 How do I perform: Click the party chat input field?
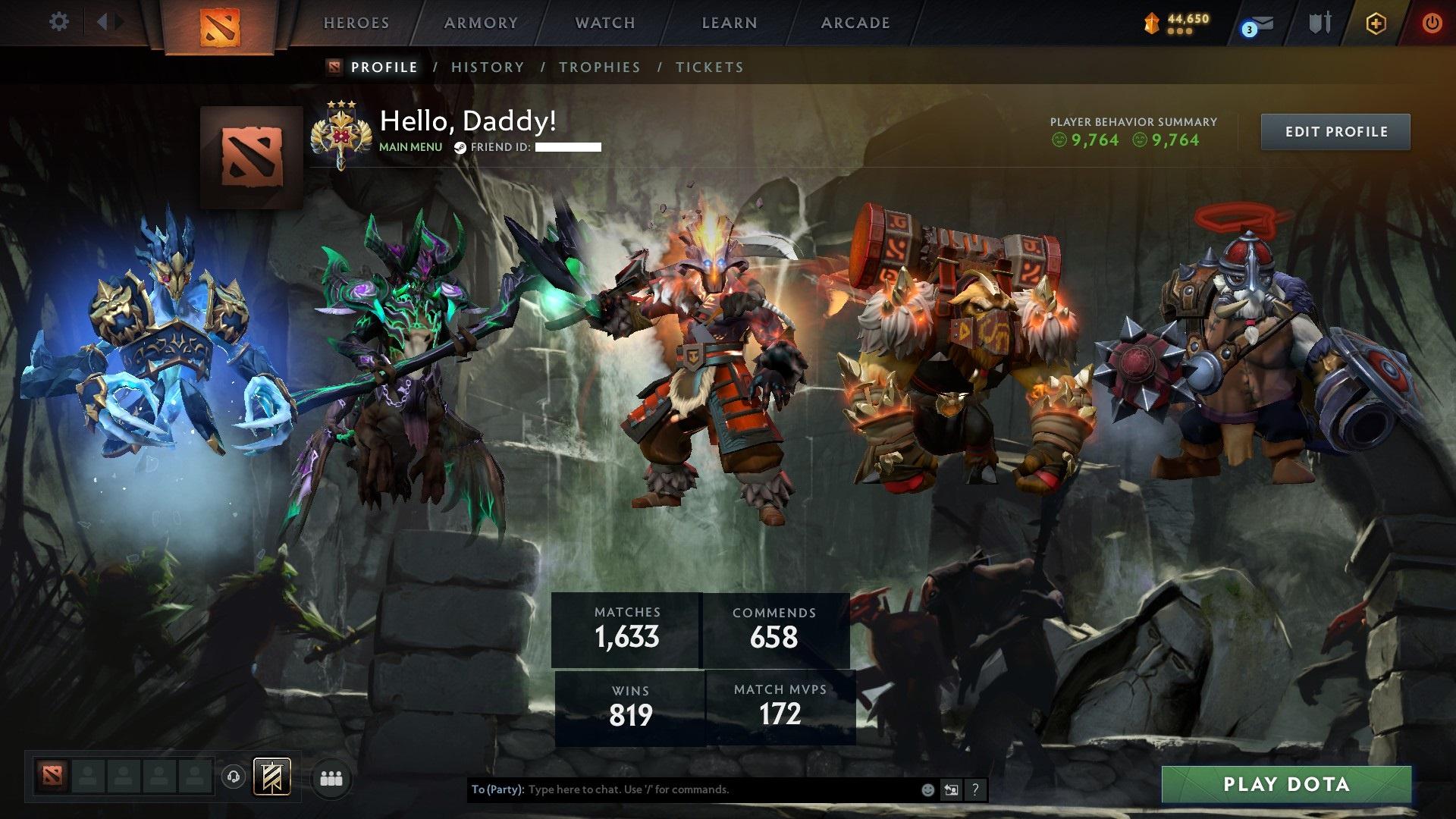click(x=682, y=789)
